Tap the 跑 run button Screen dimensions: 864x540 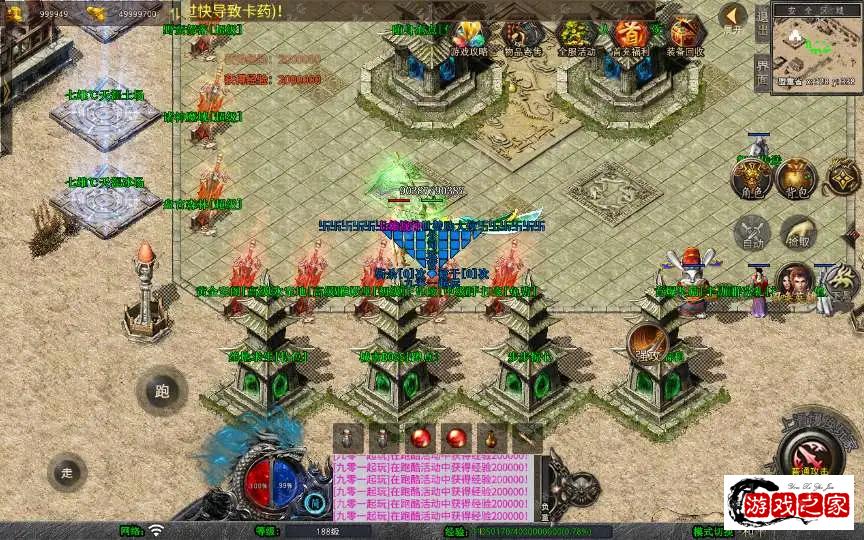pyautogui.click(x=161, y=391)
